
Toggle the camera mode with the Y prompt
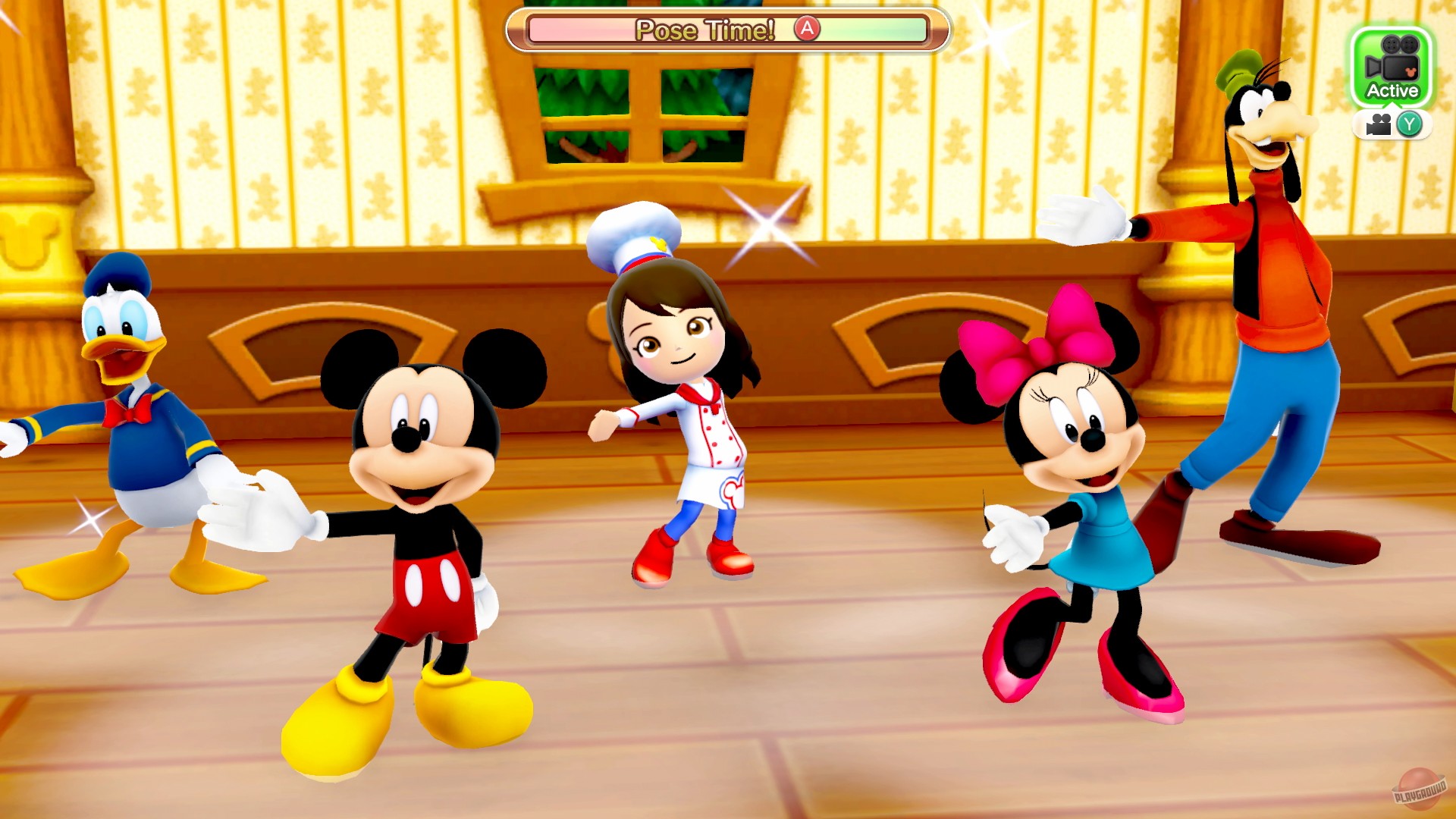tap(1409, 123)
